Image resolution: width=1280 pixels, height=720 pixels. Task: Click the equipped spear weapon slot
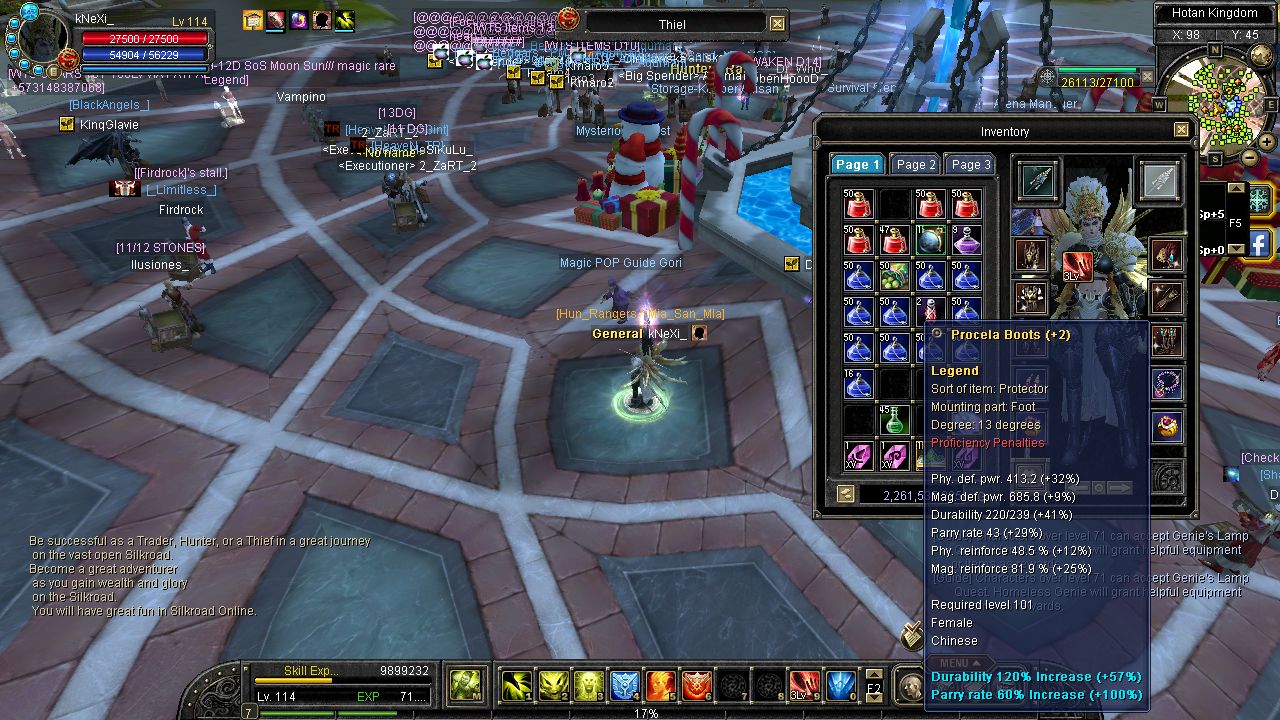point(1037,181)
